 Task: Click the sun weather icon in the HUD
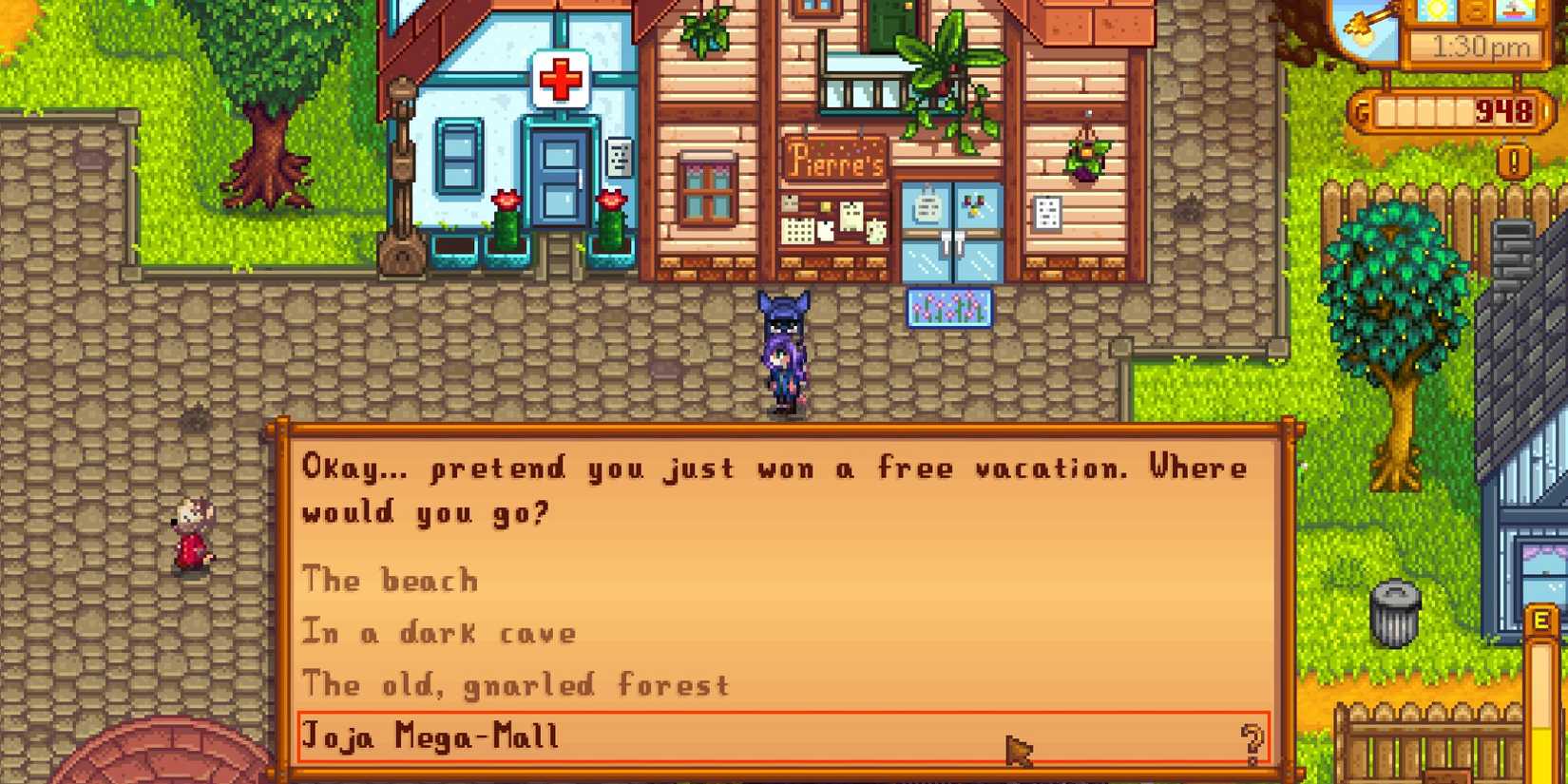pyautogui.click(x=1434, y=10)
